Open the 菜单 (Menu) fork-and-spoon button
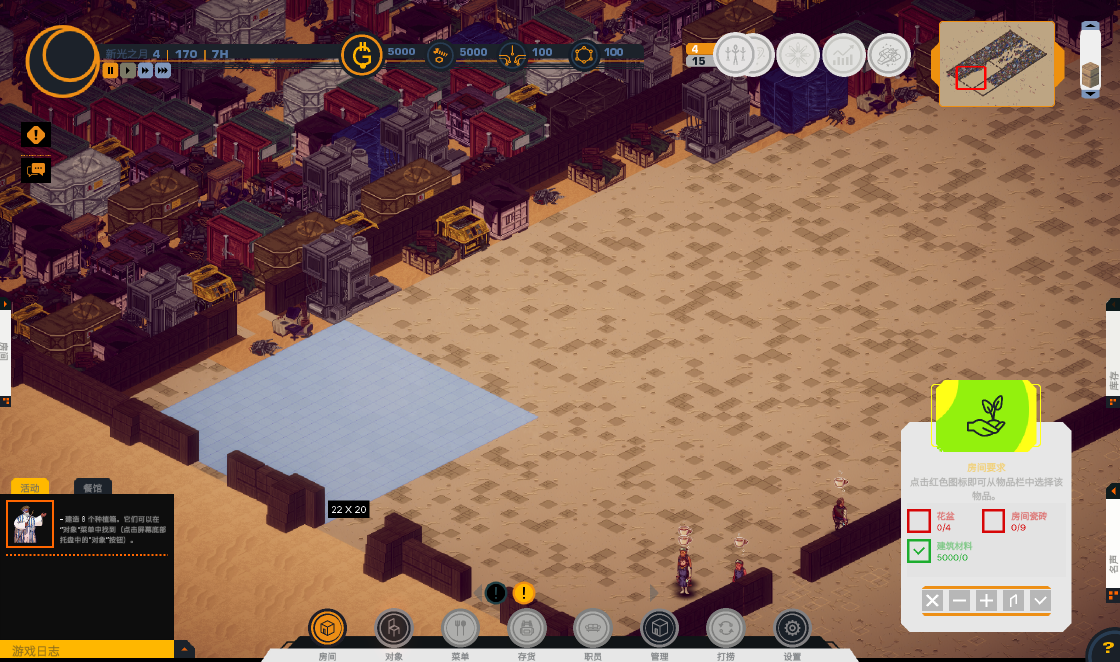The image size is (1120, 662). (x=460, y=628)
